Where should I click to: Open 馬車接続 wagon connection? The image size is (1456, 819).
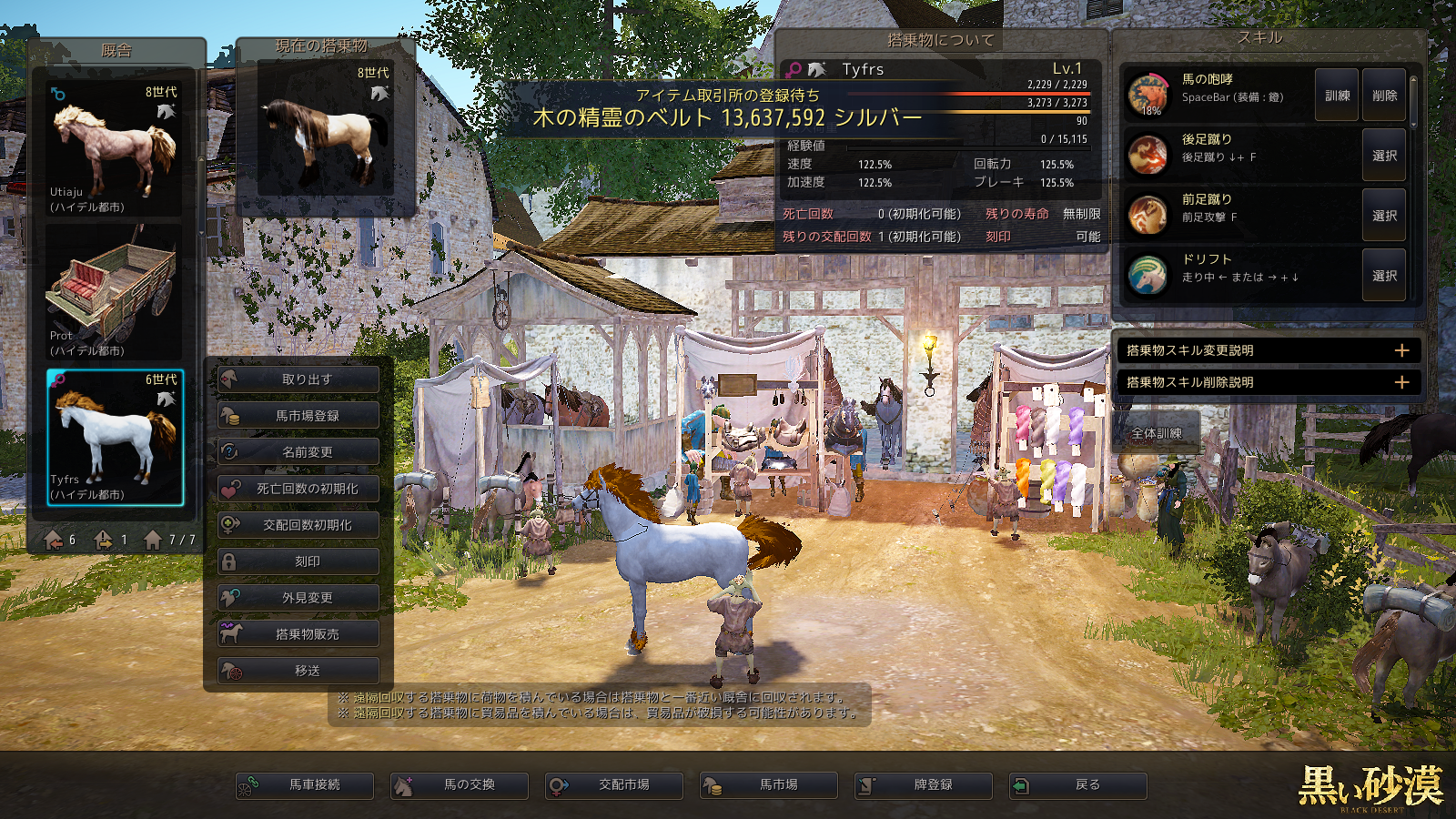click(x=305, y=785)
